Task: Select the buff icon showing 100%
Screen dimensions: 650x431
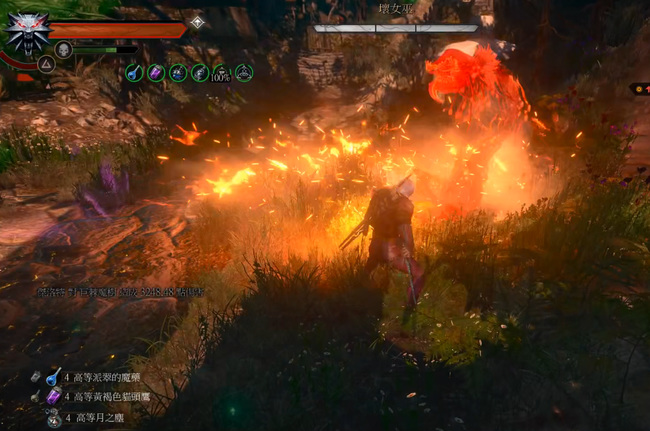Action: tap(222, 72)
